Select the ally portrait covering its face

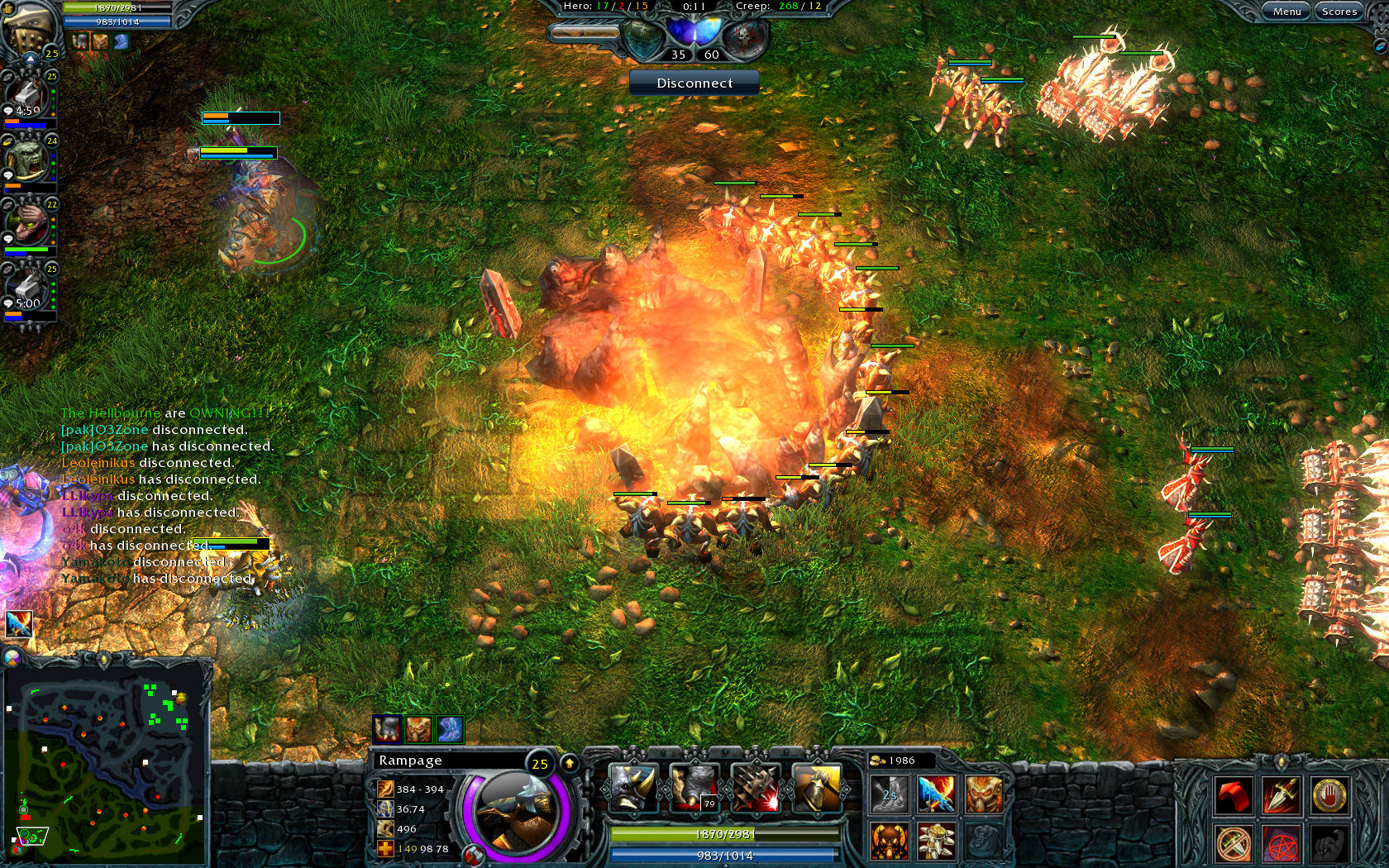(x=27, y=223)
